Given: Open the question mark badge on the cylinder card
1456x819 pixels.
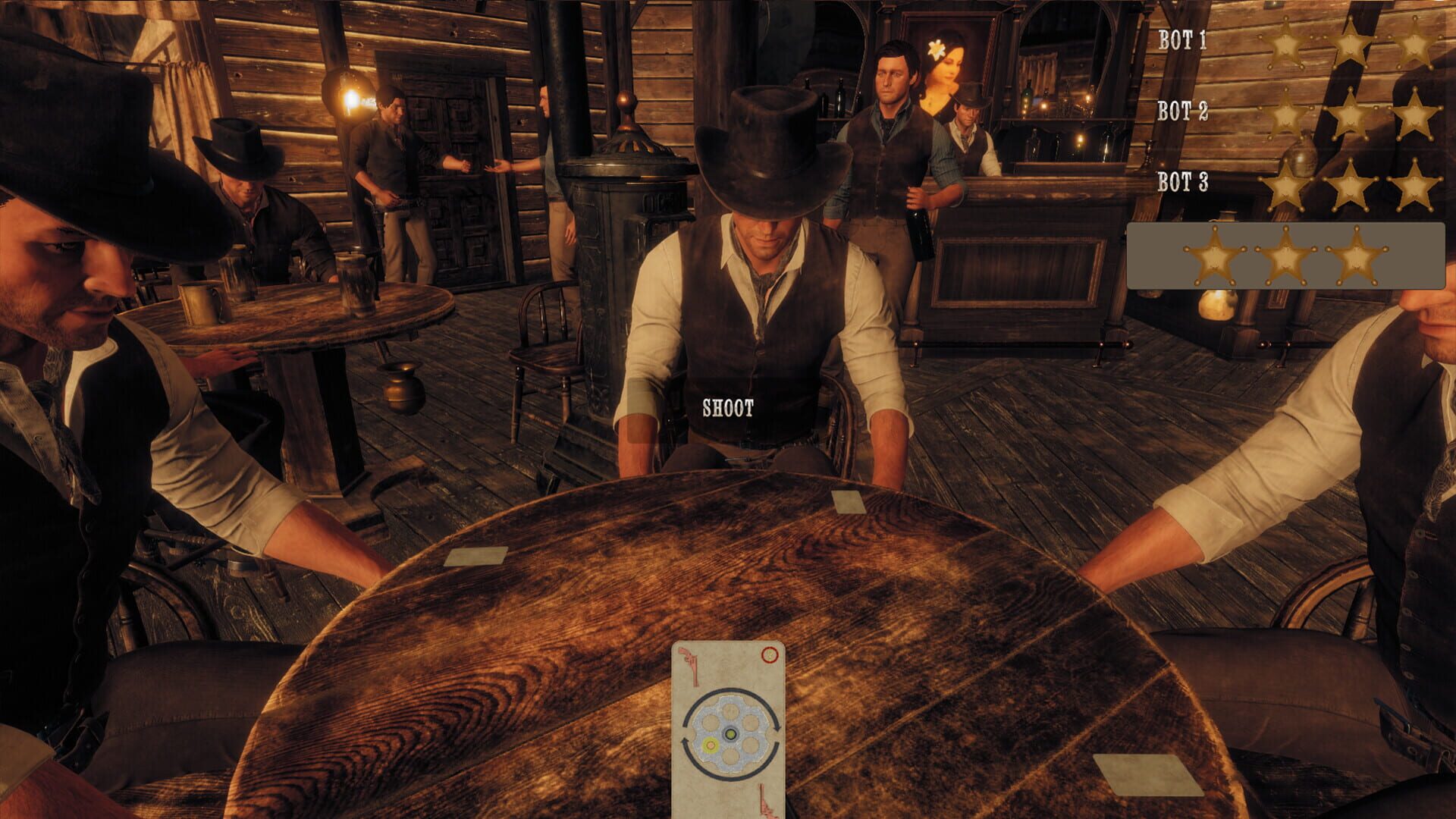Looking at the screenshot, I should click(x=770, y=654).
